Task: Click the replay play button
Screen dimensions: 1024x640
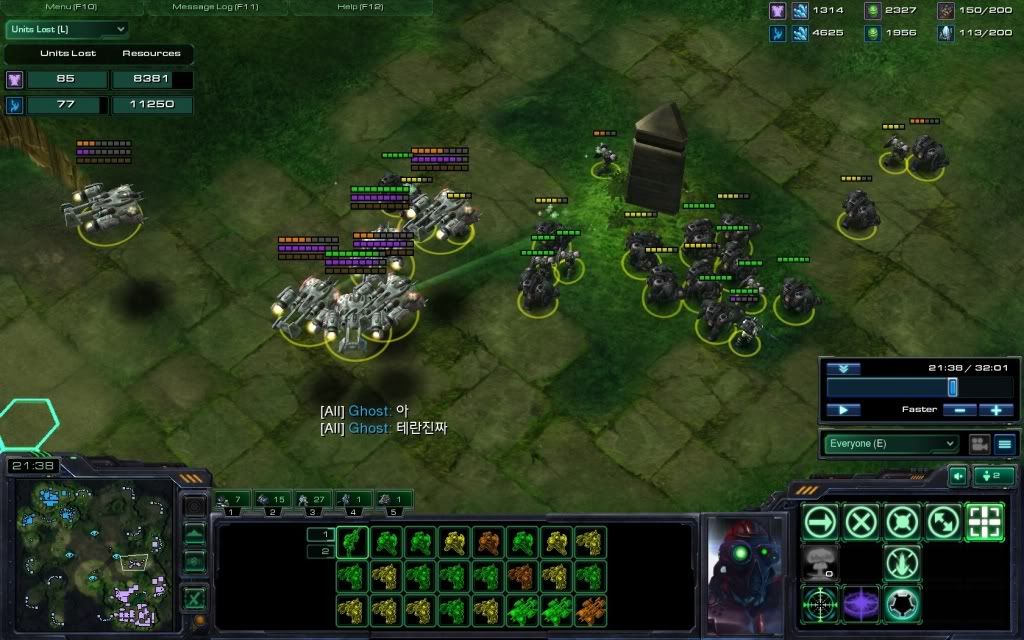Action: tap(844, 410)
